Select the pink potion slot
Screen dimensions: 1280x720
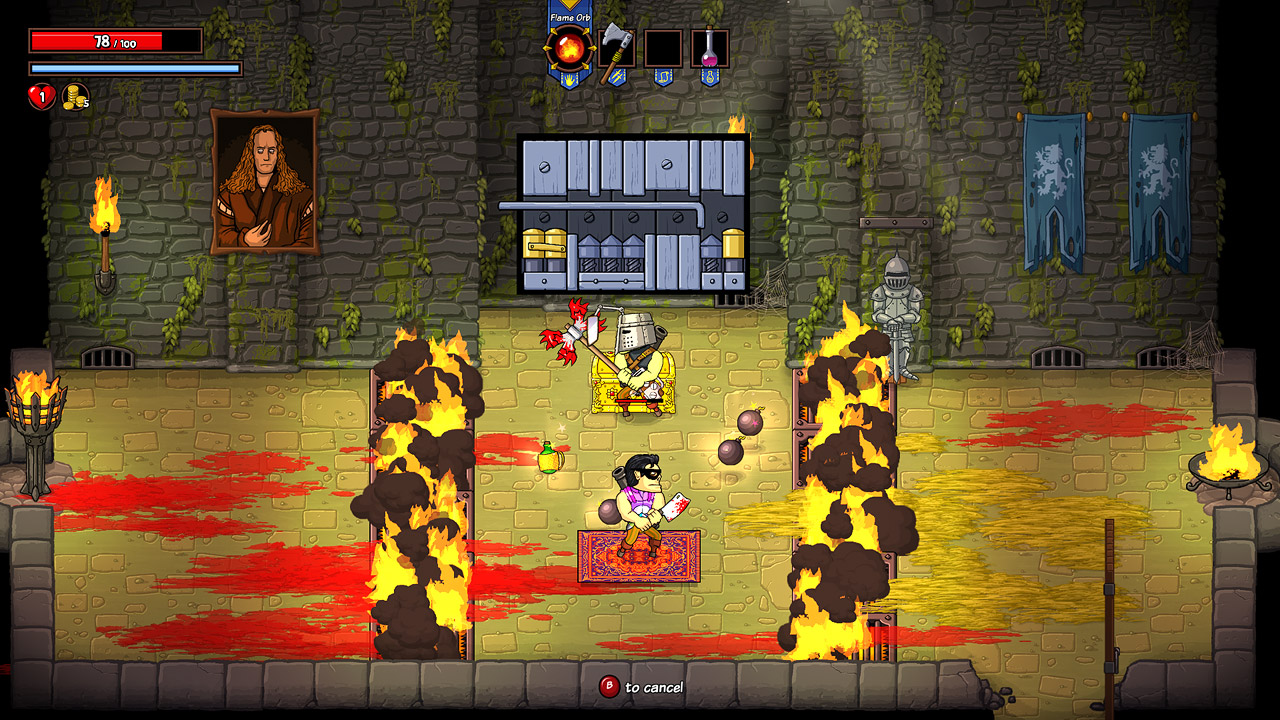tap(710, 47)
